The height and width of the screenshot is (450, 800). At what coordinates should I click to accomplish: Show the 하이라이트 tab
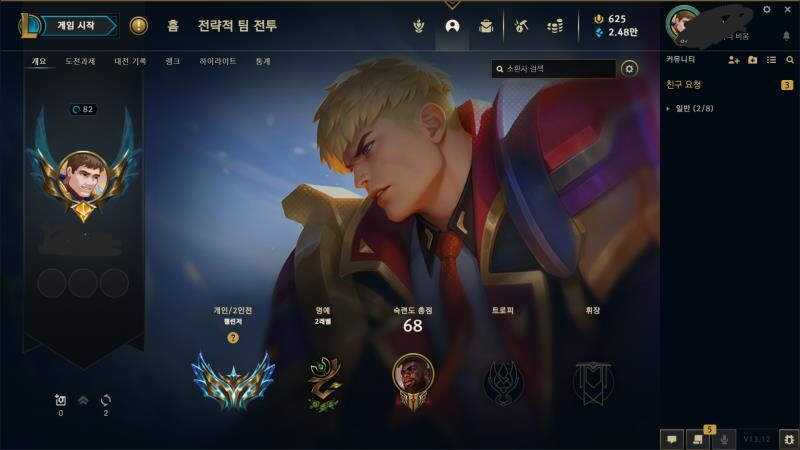pyautogui.click(x=218, y=61)
